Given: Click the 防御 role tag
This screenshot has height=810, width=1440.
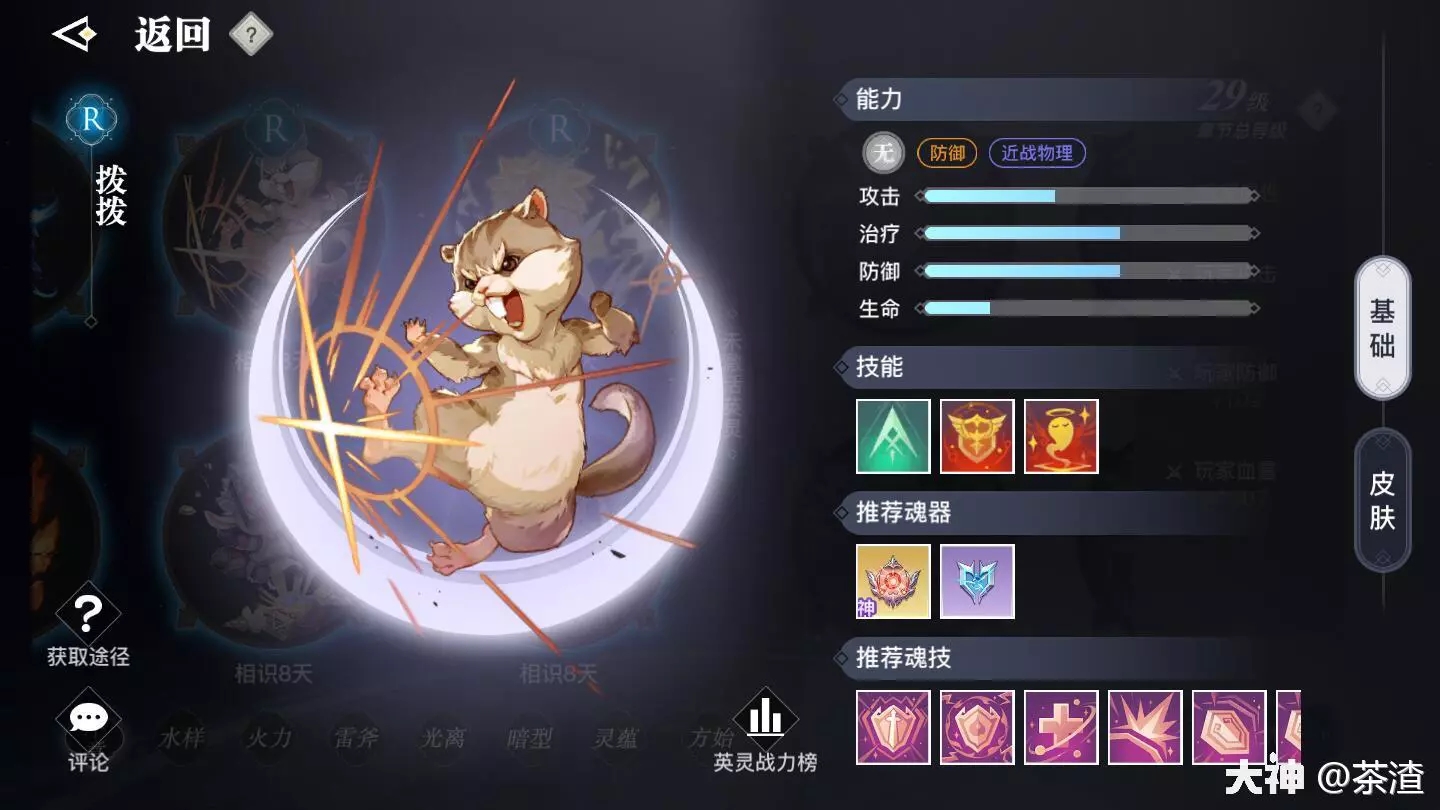Looking at the screenshot, I should (x=947, y=153).
